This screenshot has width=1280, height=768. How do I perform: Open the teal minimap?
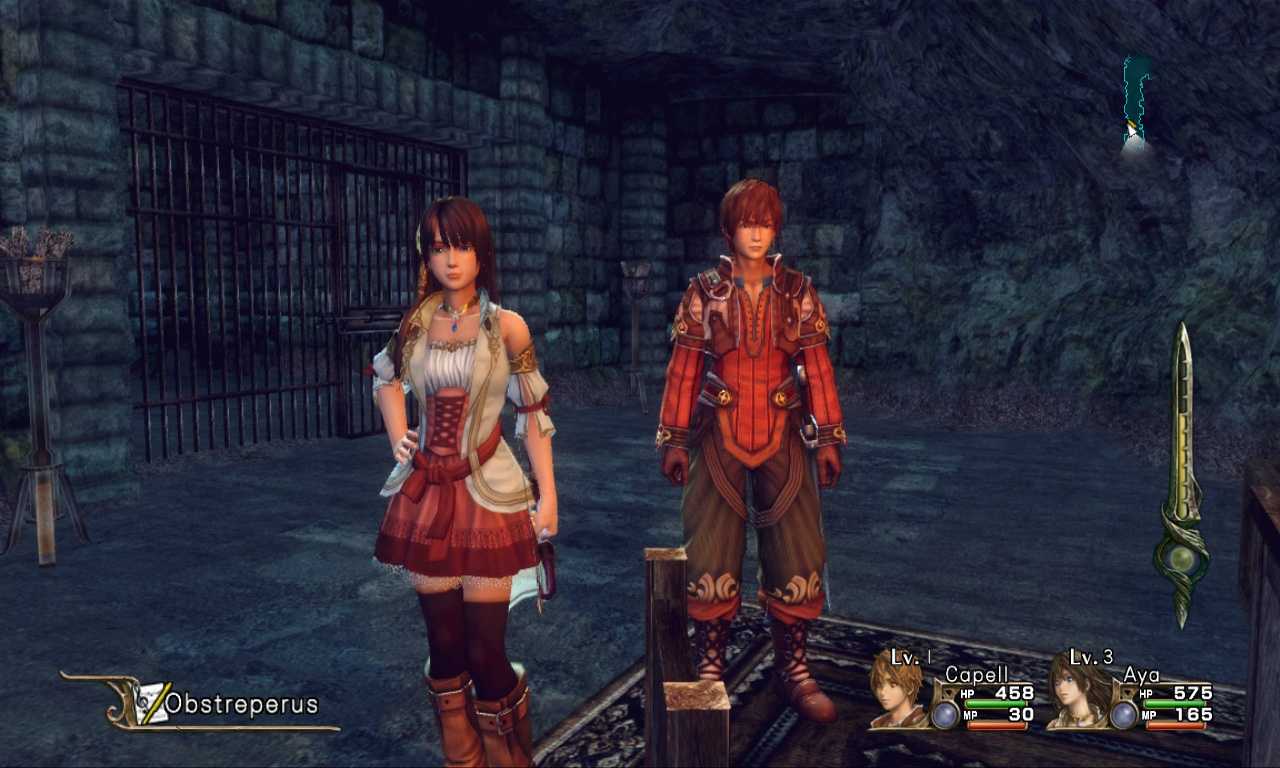tap(1134, 102)
